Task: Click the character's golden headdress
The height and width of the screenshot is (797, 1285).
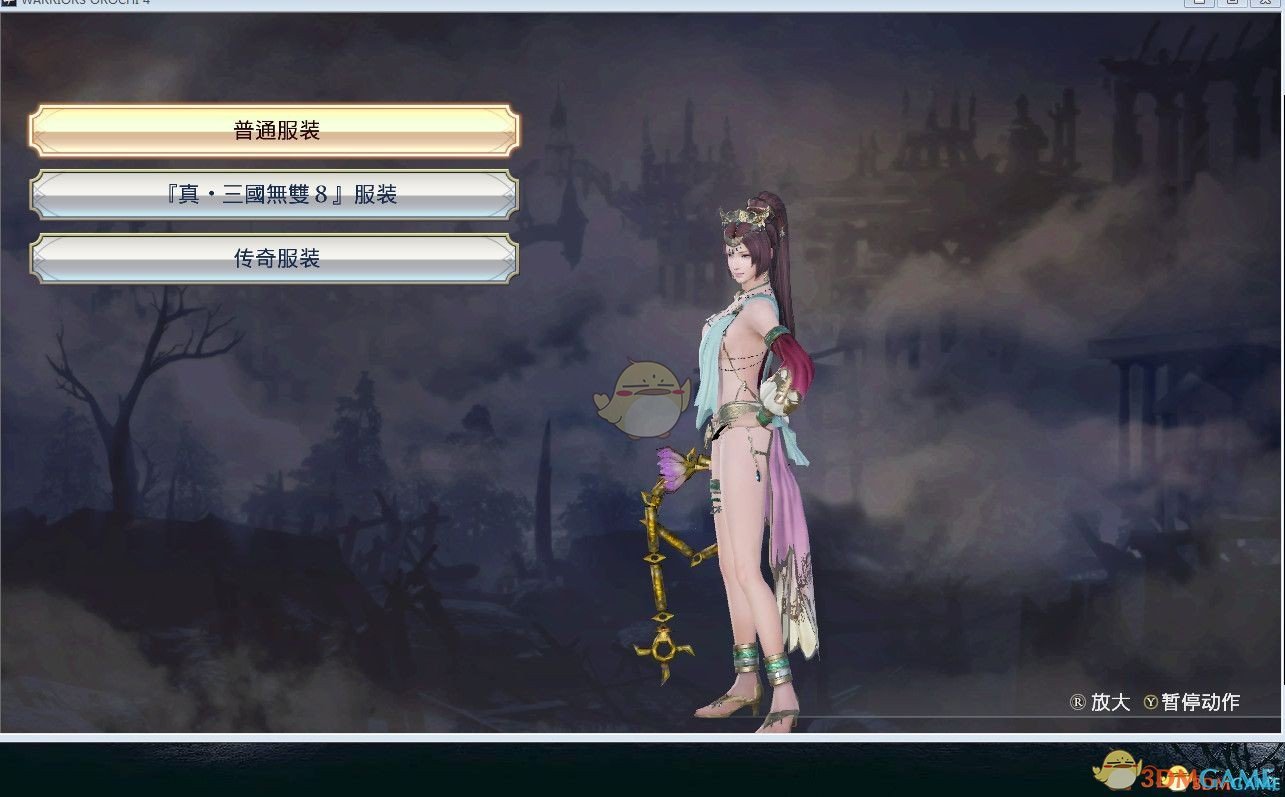Action: coord(745,215)
